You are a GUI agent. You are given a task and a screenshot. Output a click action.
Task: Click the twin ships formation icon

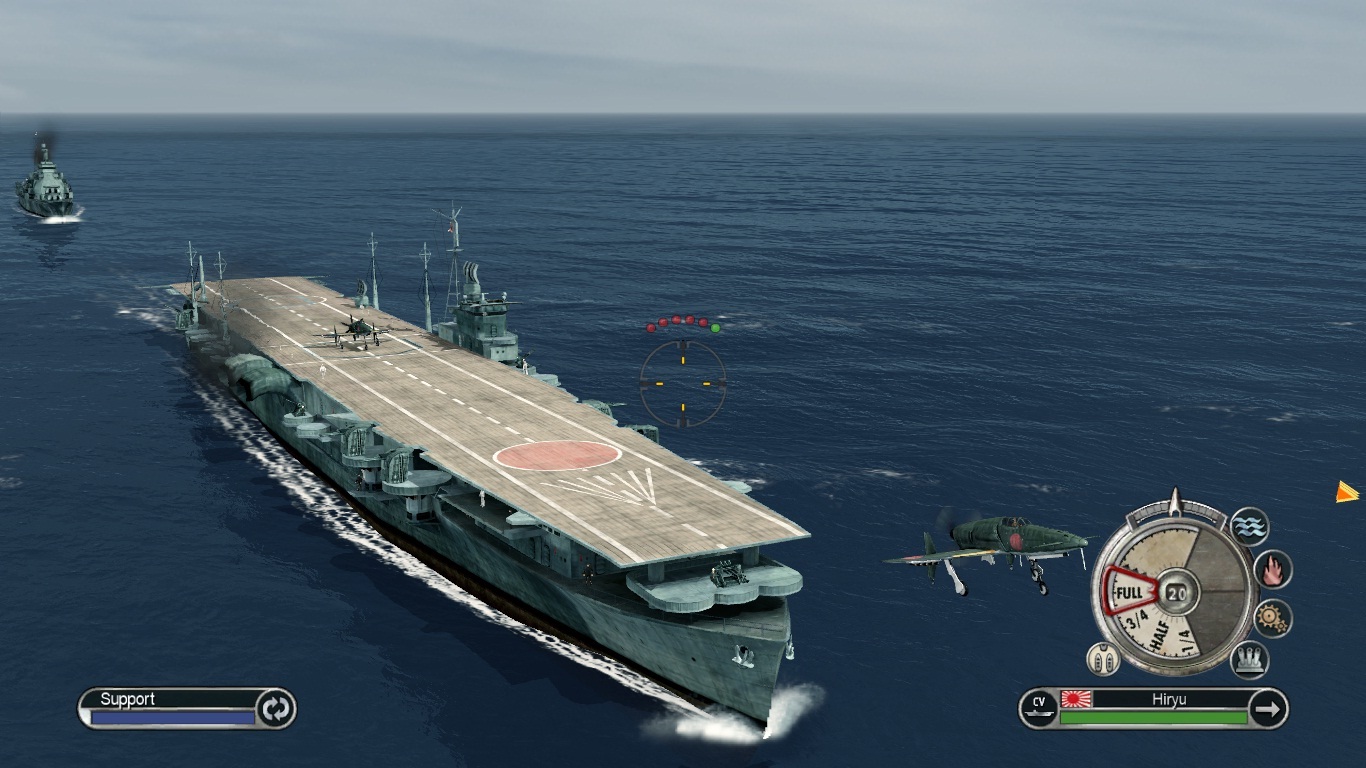click(1102, 658)
